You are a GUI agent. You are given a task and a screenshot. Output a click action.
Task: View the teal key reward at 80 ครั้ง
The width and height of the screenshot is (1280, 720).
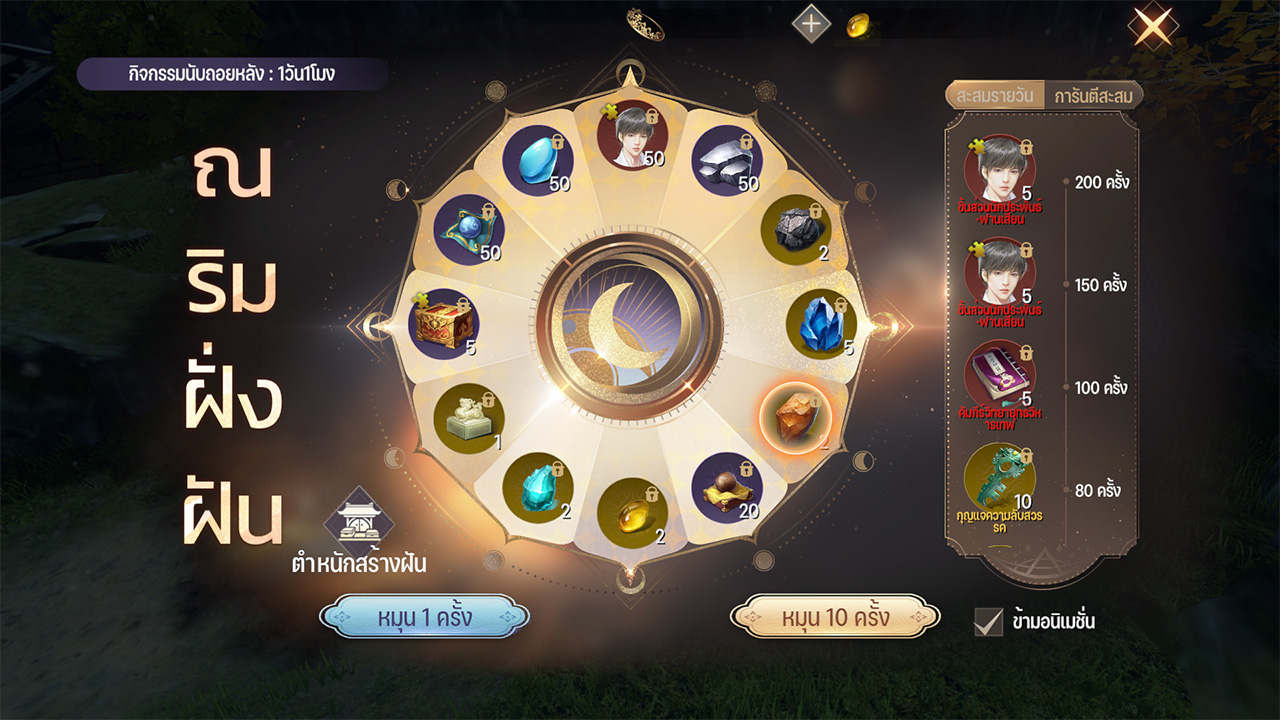coord(999,478)
